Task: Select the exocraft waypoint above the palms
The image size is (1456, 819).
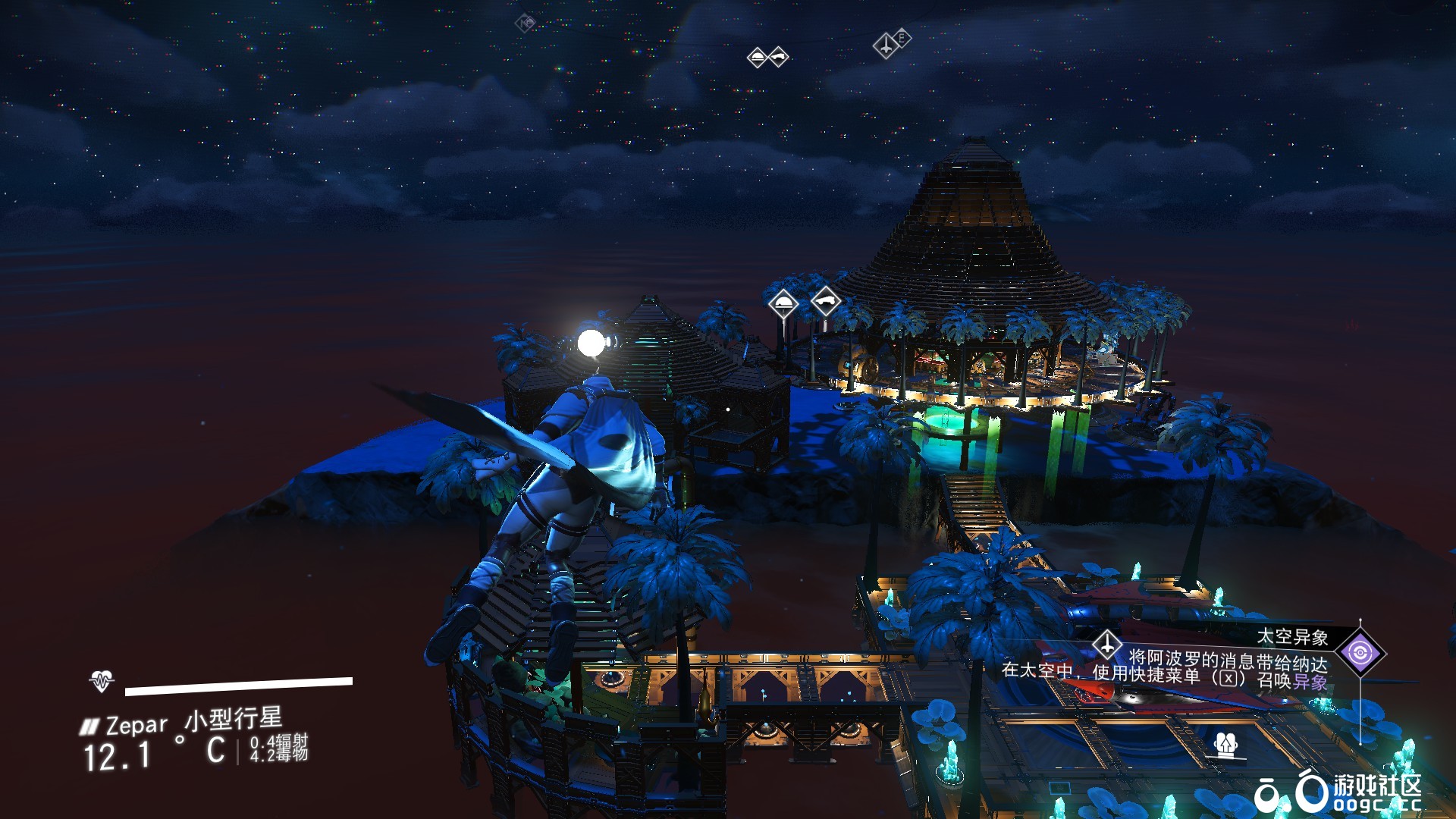Action: (826, 302)
